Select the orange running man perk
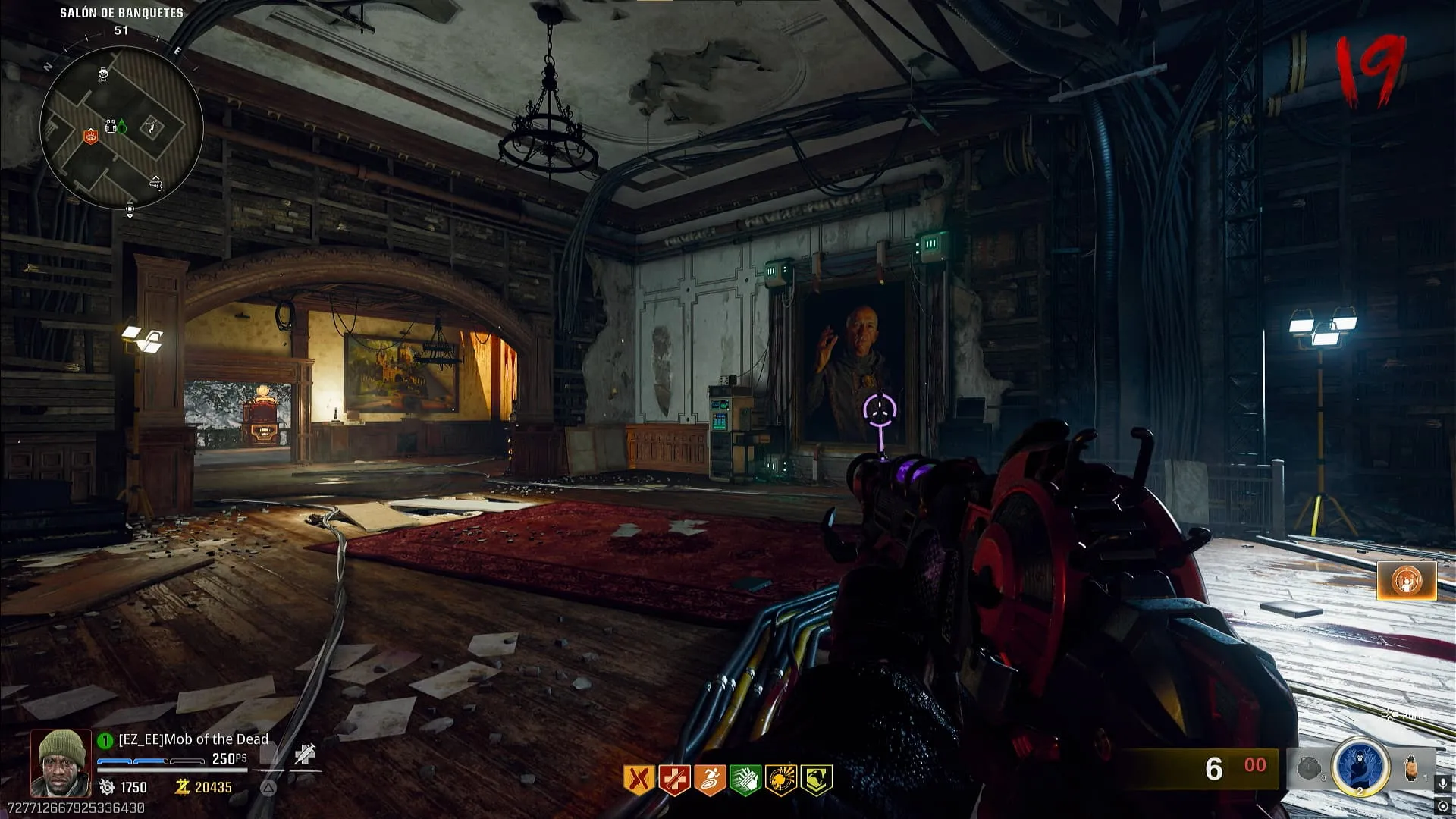 710,780
